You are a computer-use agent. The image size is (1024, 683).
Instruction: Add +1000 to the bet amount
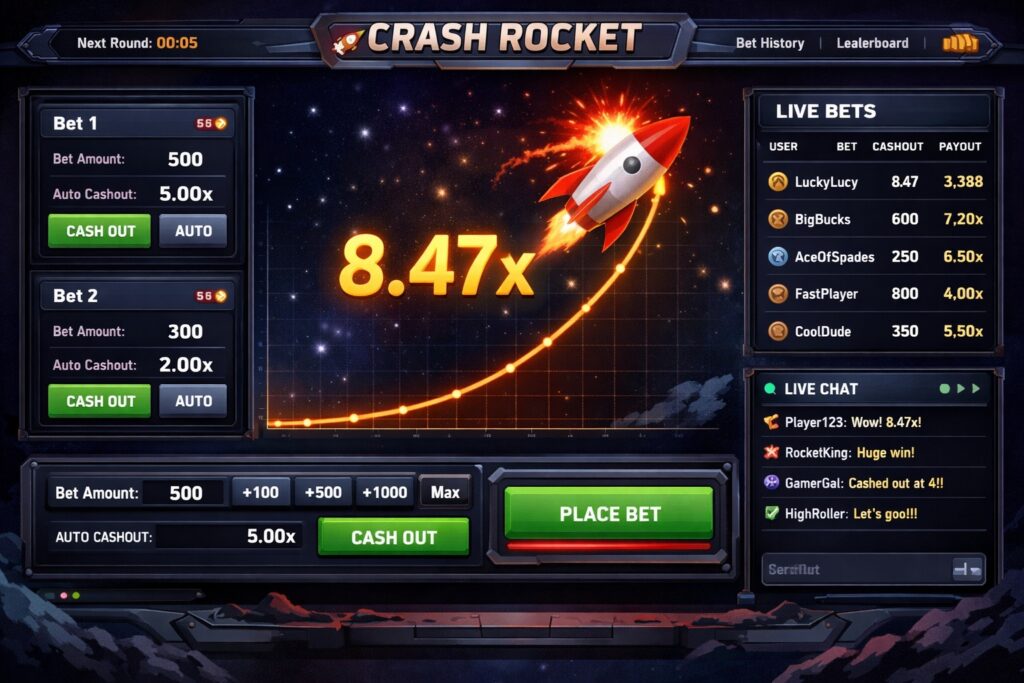click(385, 492)
